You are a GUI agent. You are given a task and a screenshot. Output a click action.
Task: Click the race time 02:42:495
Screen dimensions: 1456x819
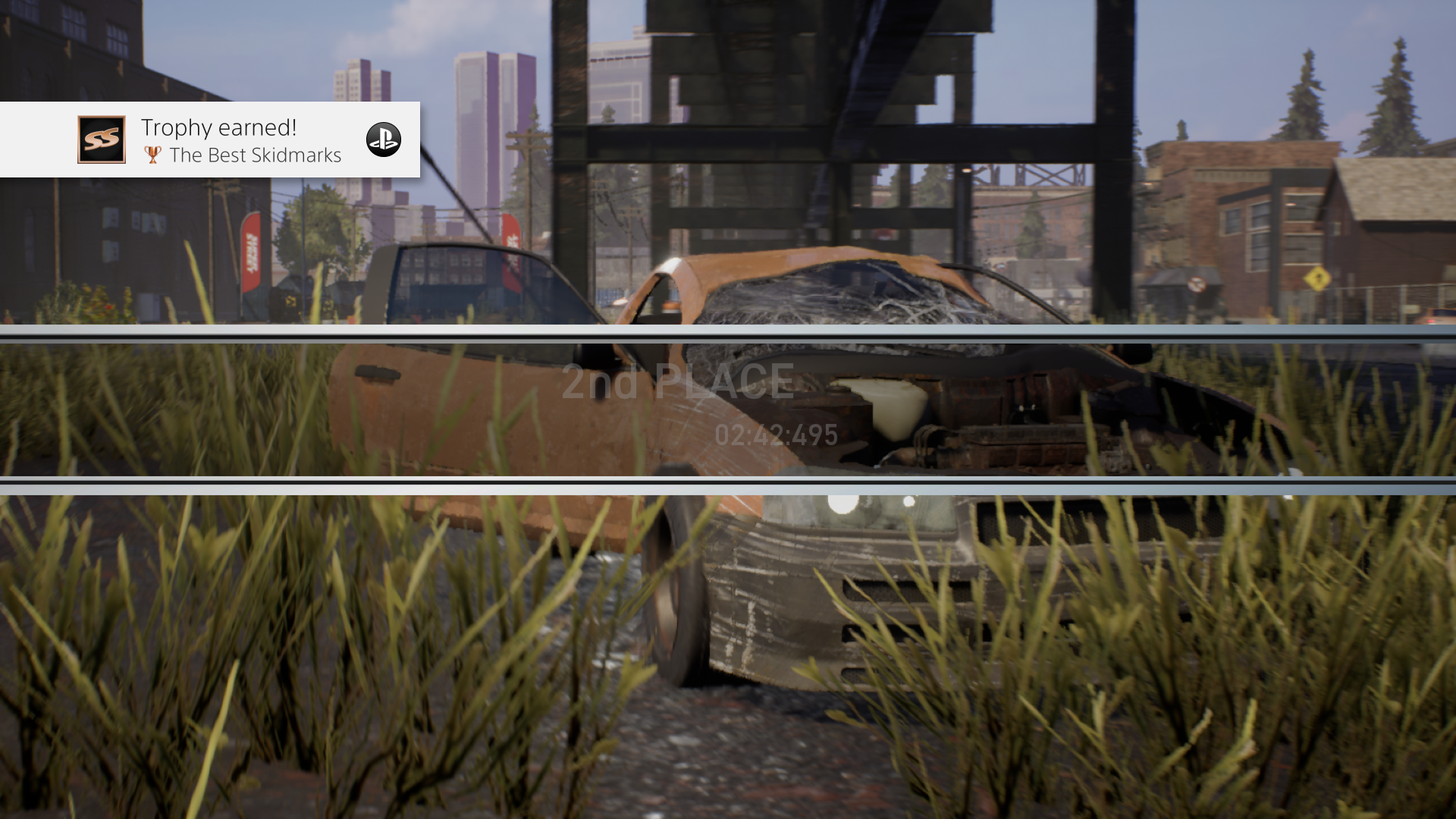(775, 435)
